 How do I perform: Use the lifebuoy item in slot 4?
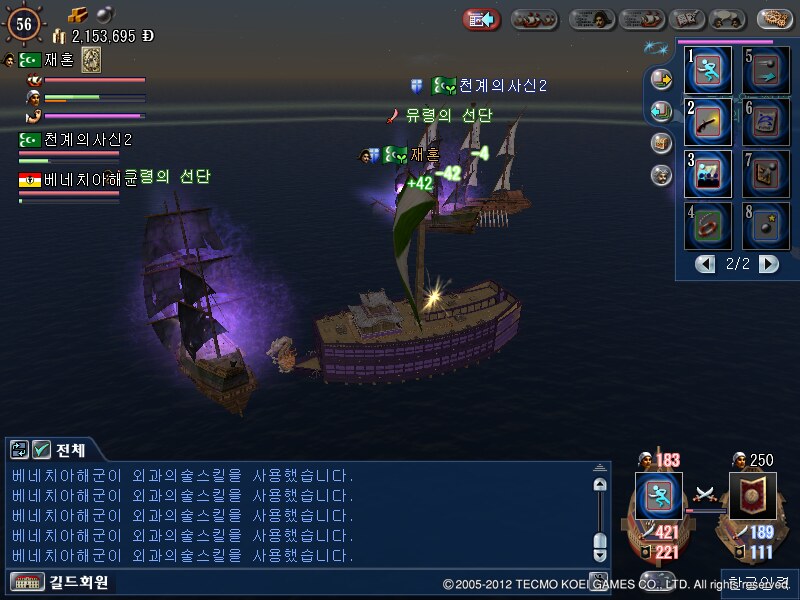coord(709,226)
